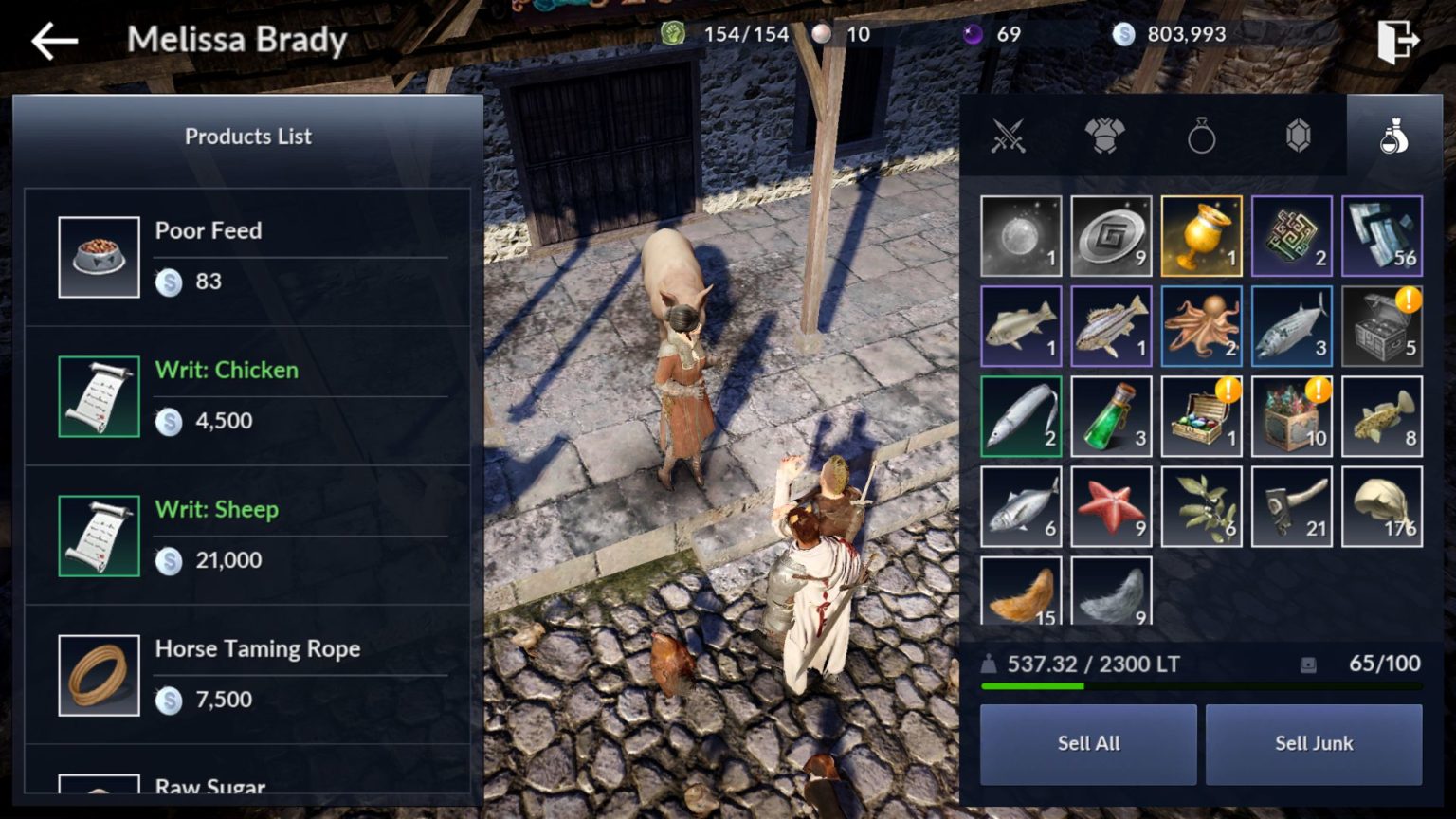Select the Poor Feed product thumbnail
This screenshot has width=1456, height=819.
[x=99, y=256]
